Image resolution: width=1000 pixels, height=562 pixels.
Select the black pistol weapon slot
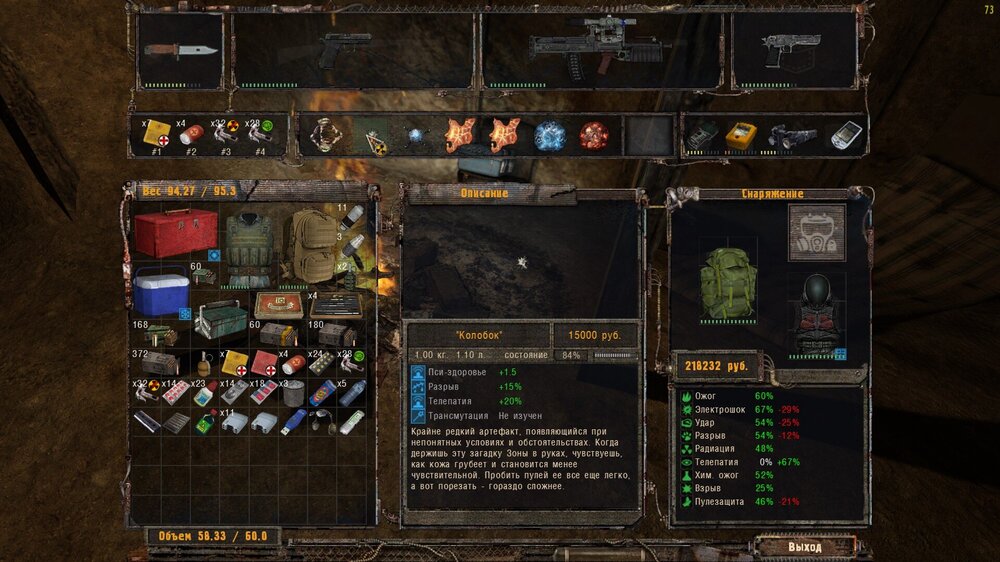[345, 50]
